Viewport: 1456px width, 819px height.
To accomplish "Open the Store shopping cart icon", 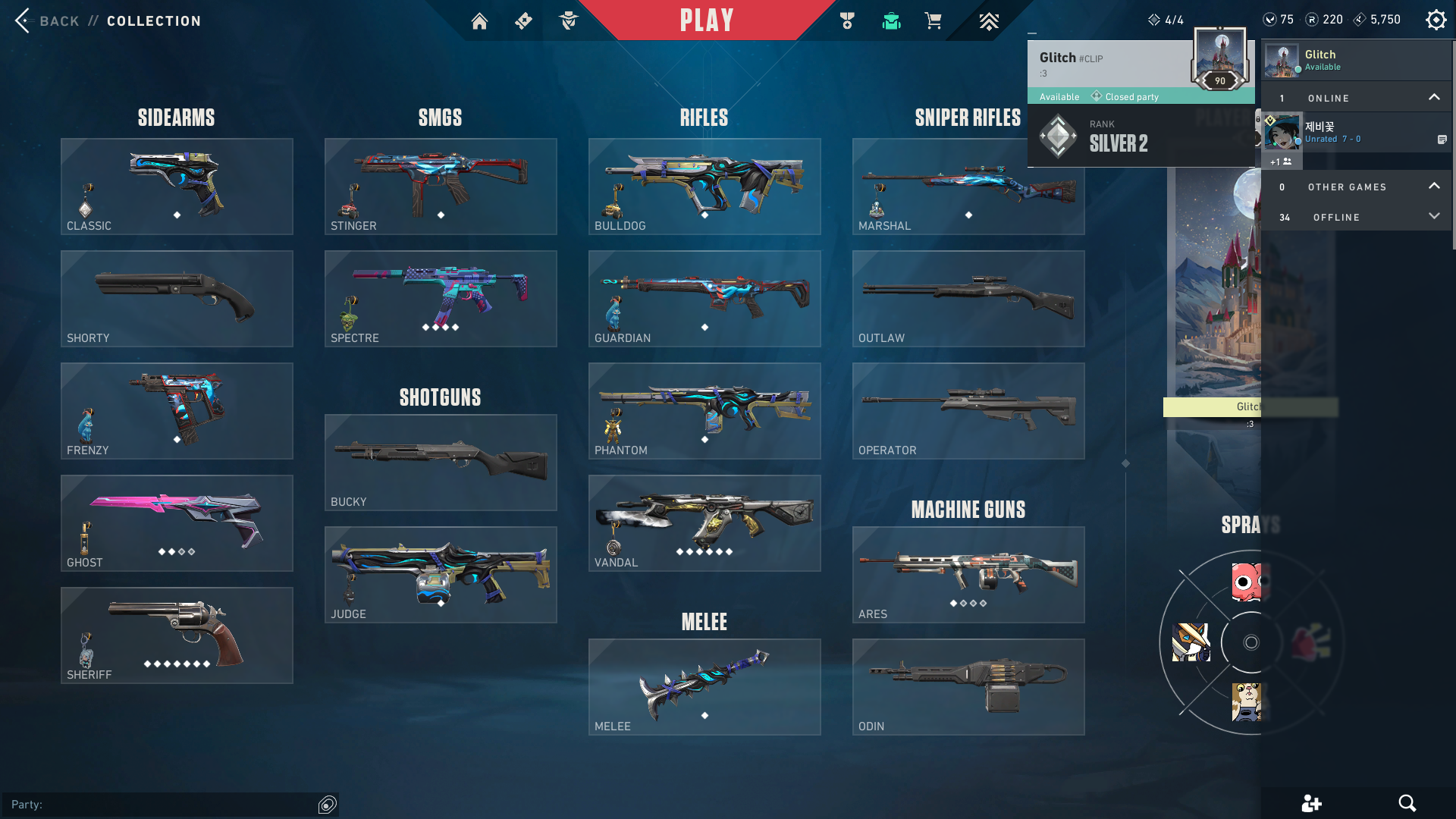I will click(934, 20).
